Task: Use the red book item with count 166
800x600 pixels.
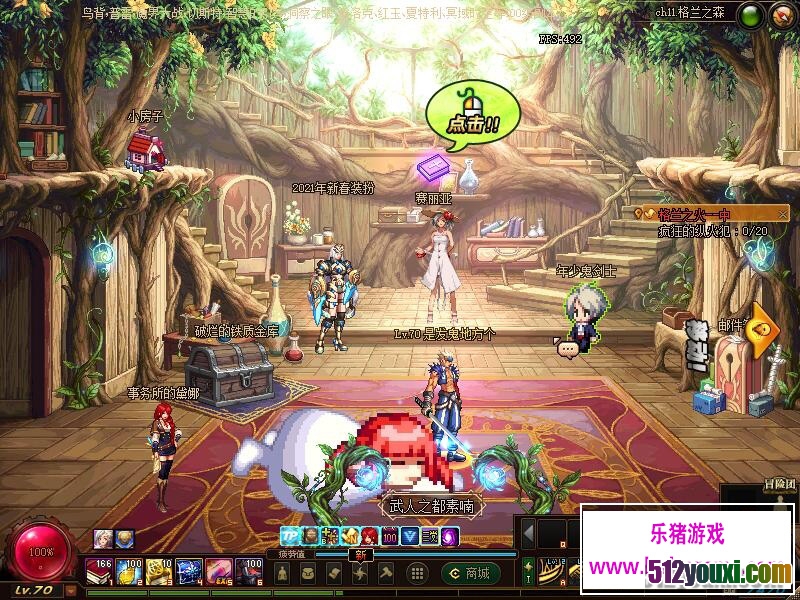Action: (98, 571)
